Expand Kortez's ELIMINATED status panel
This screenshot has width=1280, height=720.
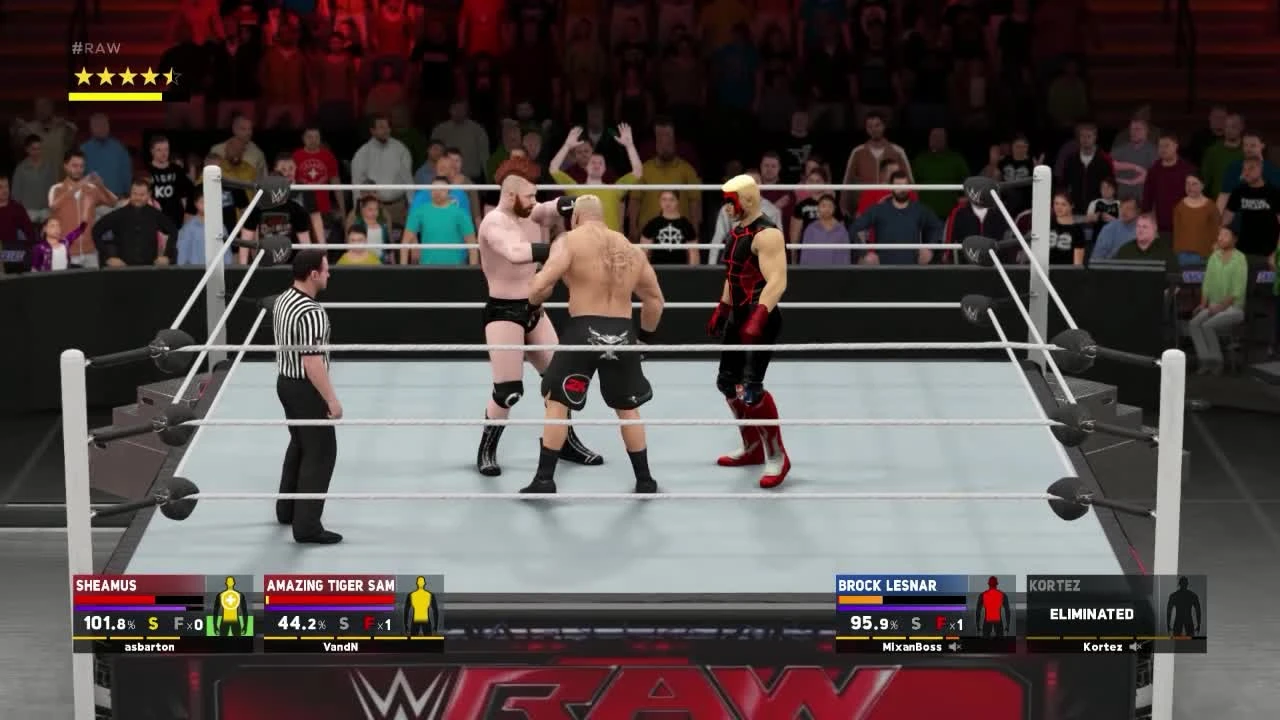(1092, 614)
